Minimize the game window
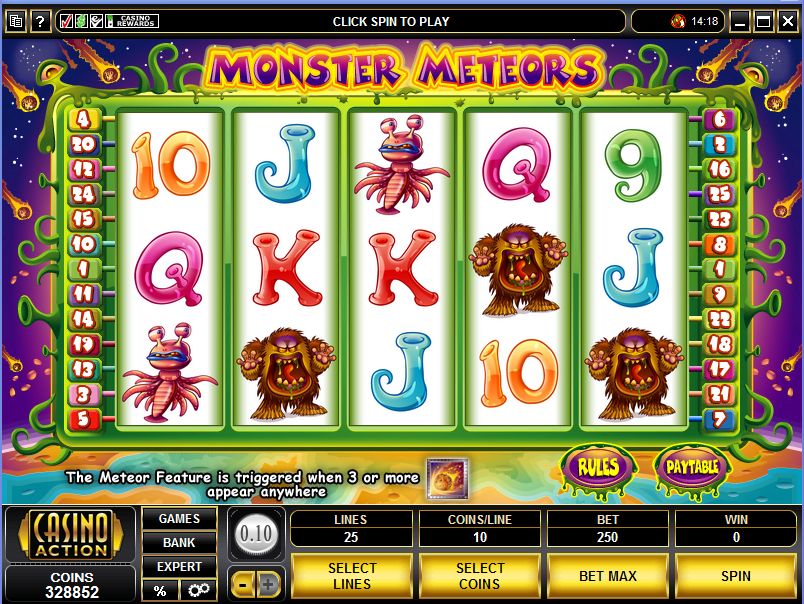Image resolution: width=804 pixels, height=604 pixels. 740,21
